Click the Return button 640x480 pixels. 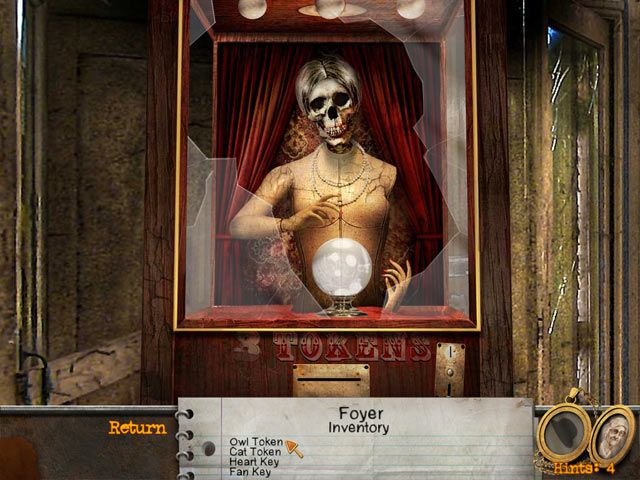pyautogui.click(x=138, y=428)
